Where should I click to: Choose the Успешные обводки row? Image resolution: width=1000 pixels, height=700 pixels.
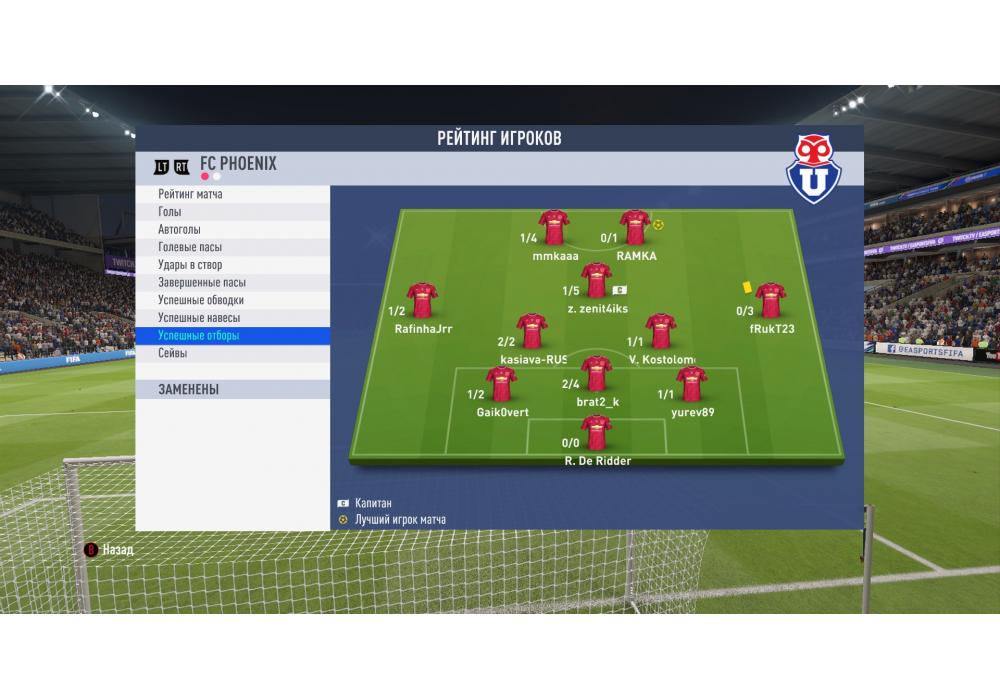tap(232, 300)
